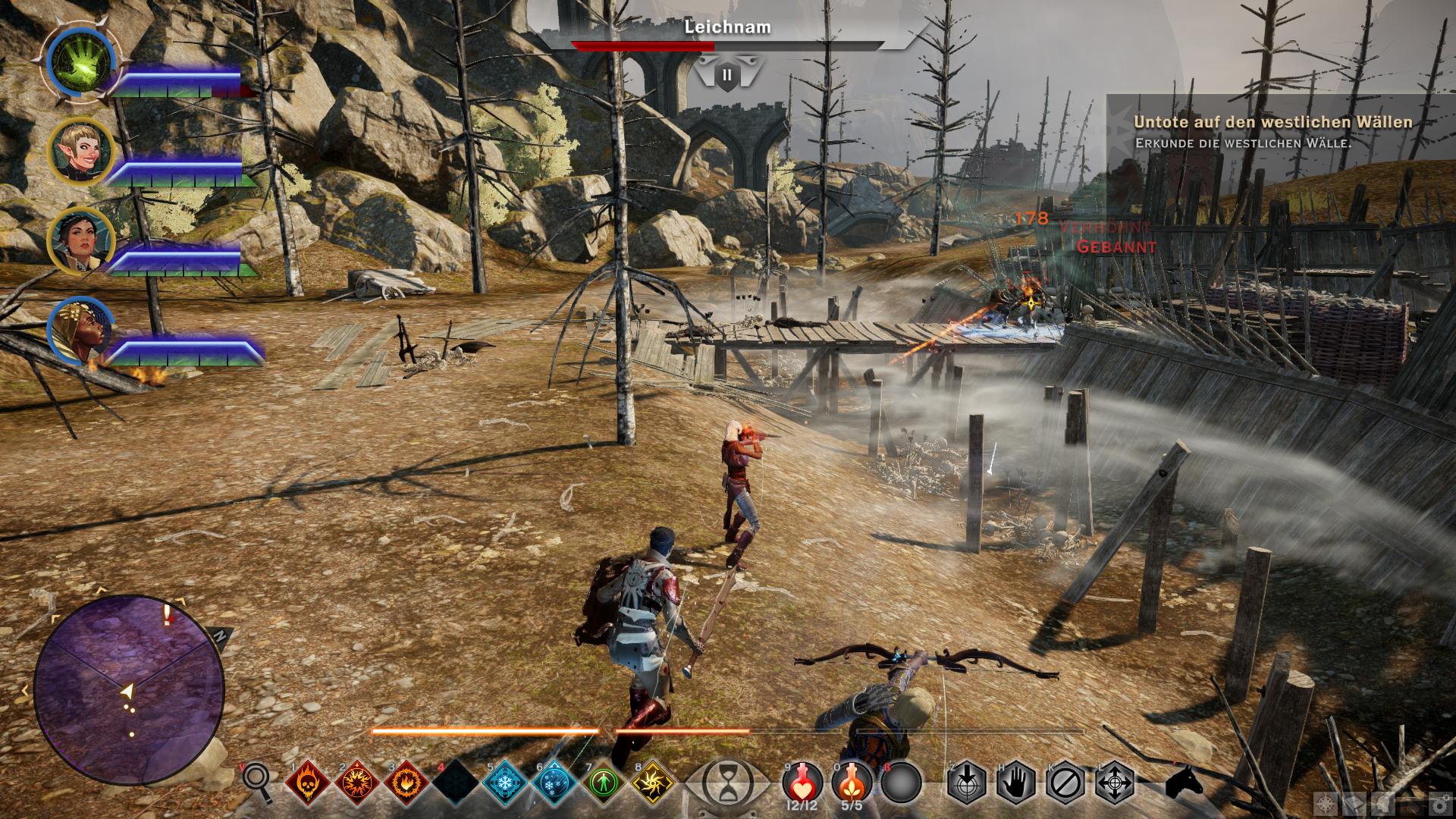Select the disengage circle-slash command
The width and height of the screenshot is (1456, 819).
pos(1065,782)
